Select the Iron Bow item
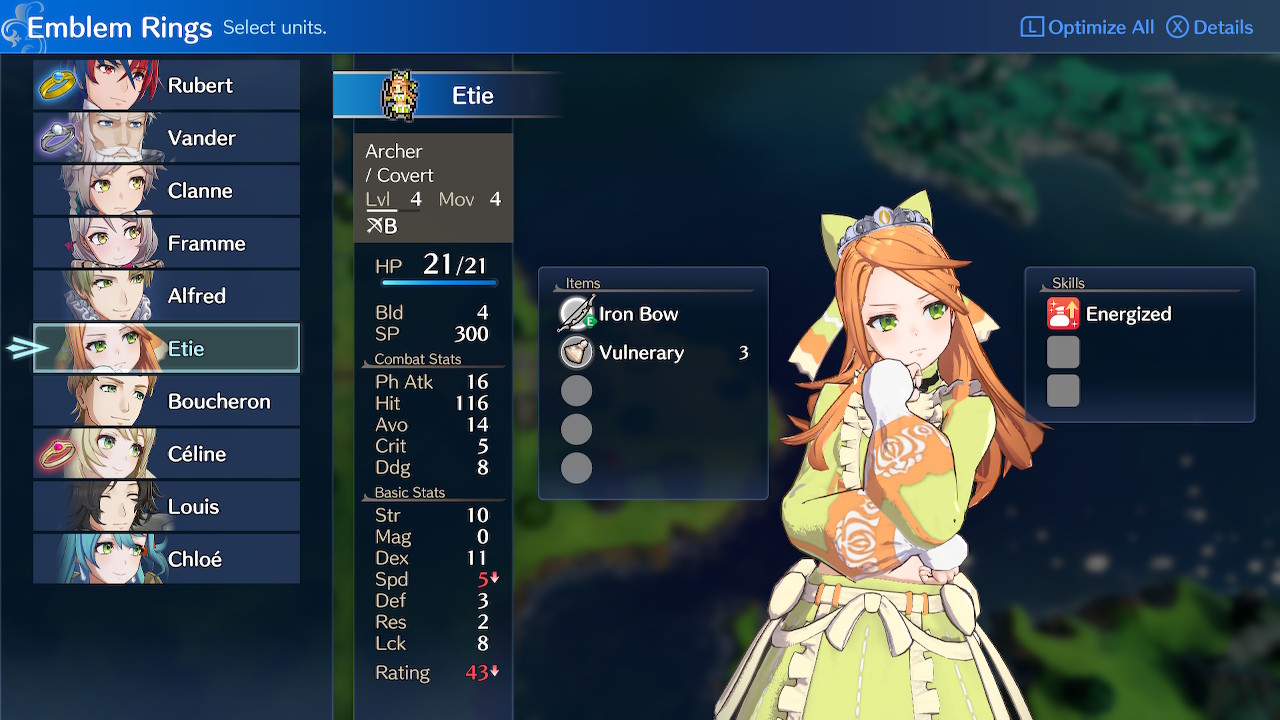The width and height of the screenshot is (1280, 720). 637,314
